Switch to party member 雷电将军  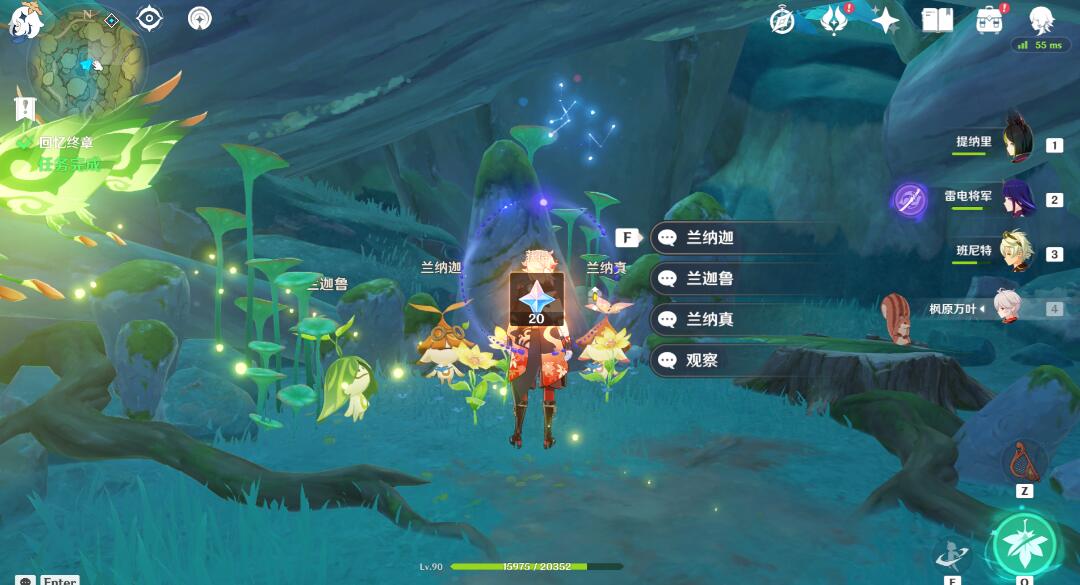(x=1016, y=199)
